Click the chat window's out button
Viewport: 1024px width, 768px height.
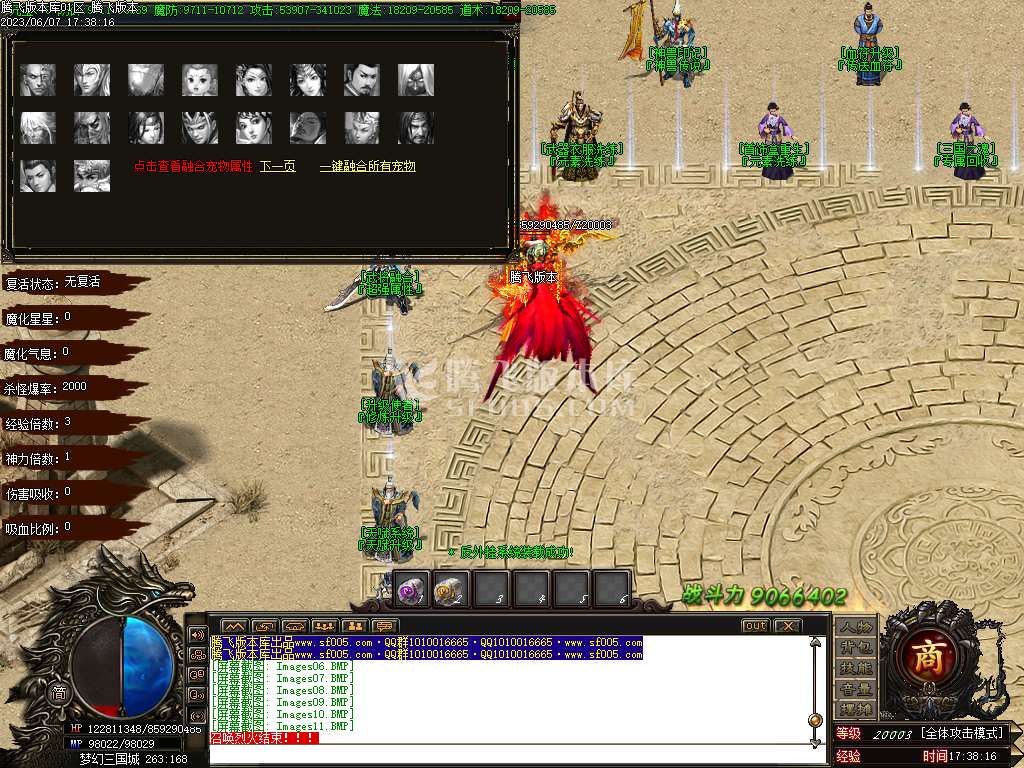click(756, 626)
